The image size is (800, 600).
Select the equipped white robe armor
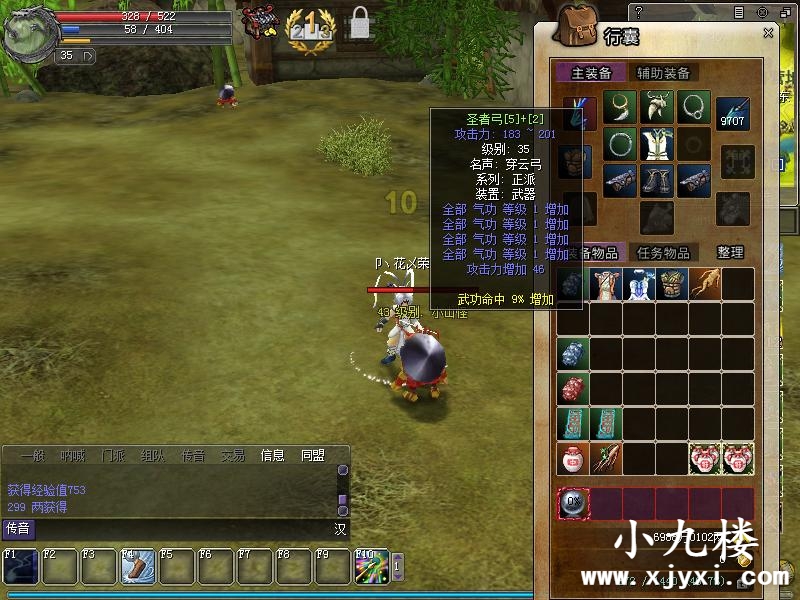[x=657, y=145]
